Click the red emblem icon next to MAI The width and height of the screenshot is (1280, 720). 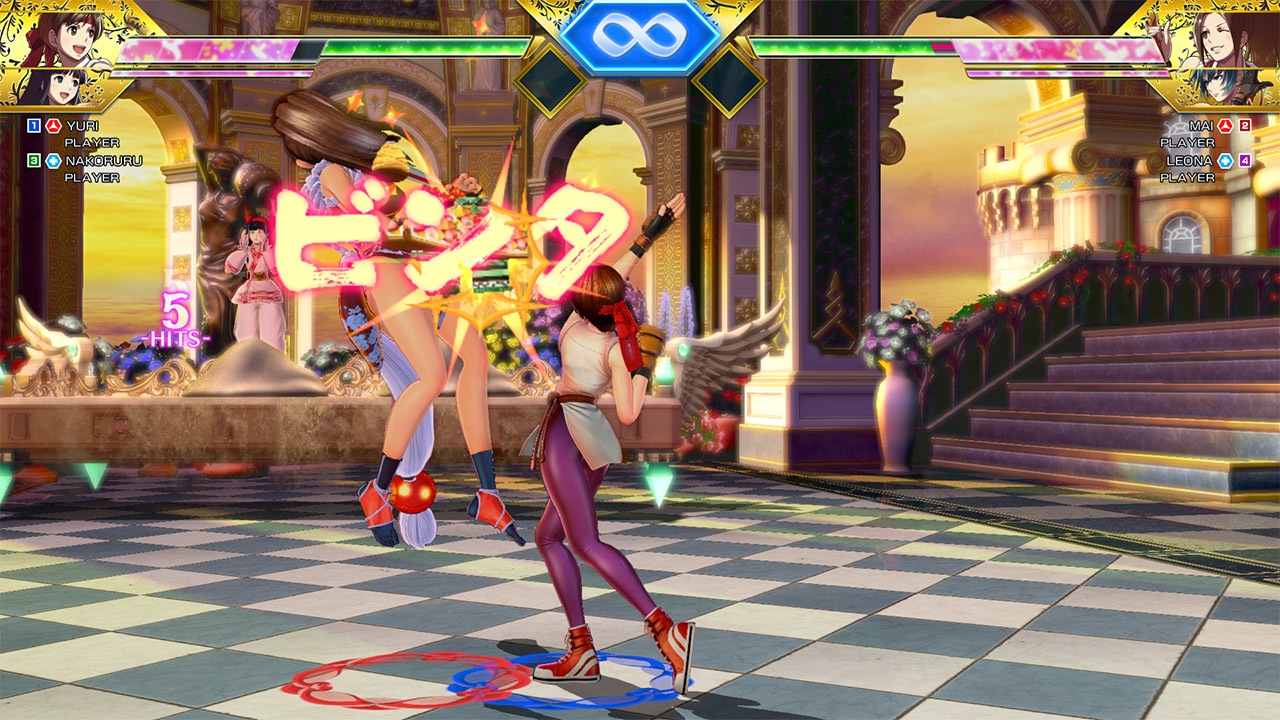[1225, 128]
